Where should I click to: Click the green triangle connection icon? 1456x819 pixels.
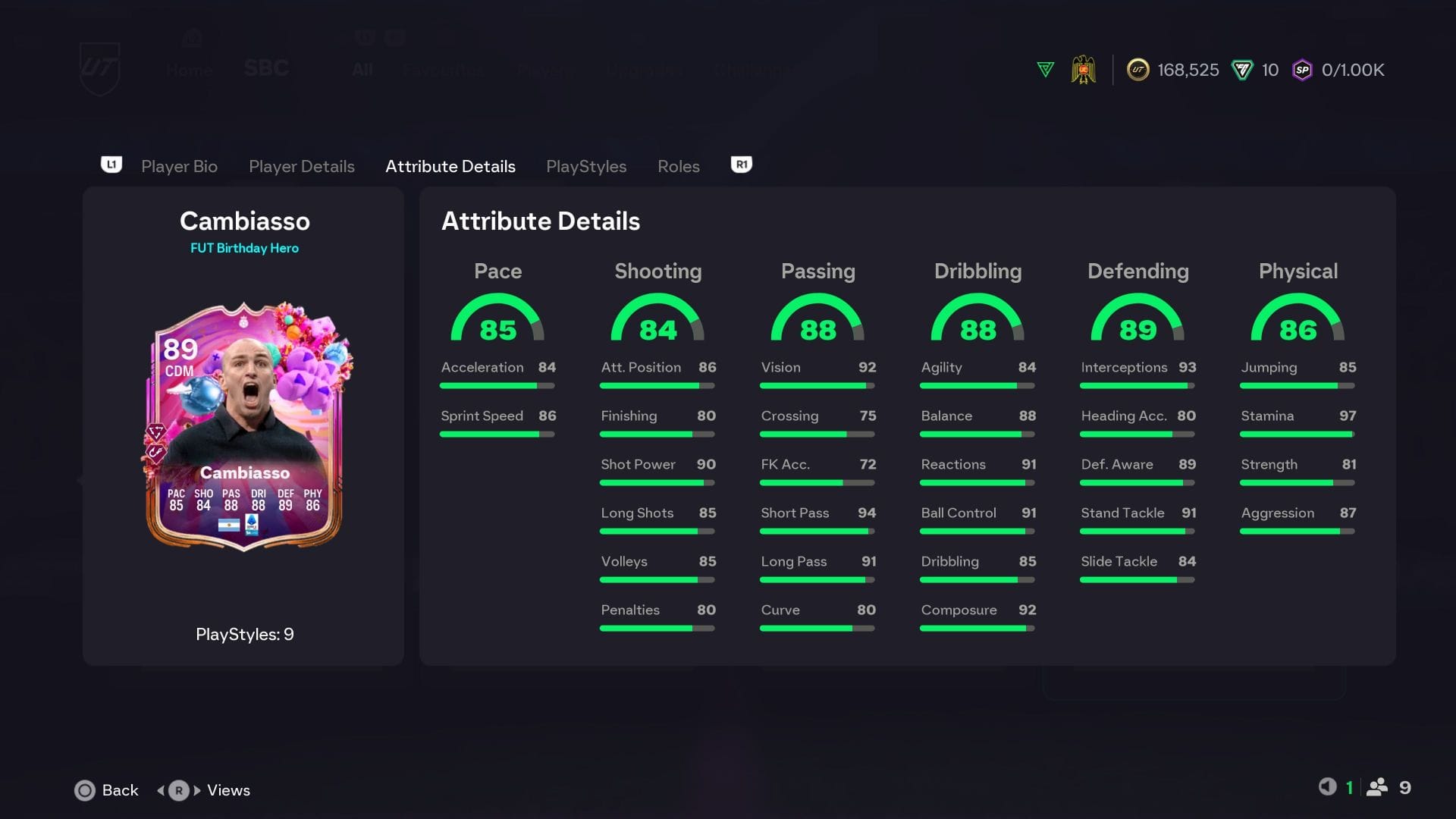tap(1046, 69)
